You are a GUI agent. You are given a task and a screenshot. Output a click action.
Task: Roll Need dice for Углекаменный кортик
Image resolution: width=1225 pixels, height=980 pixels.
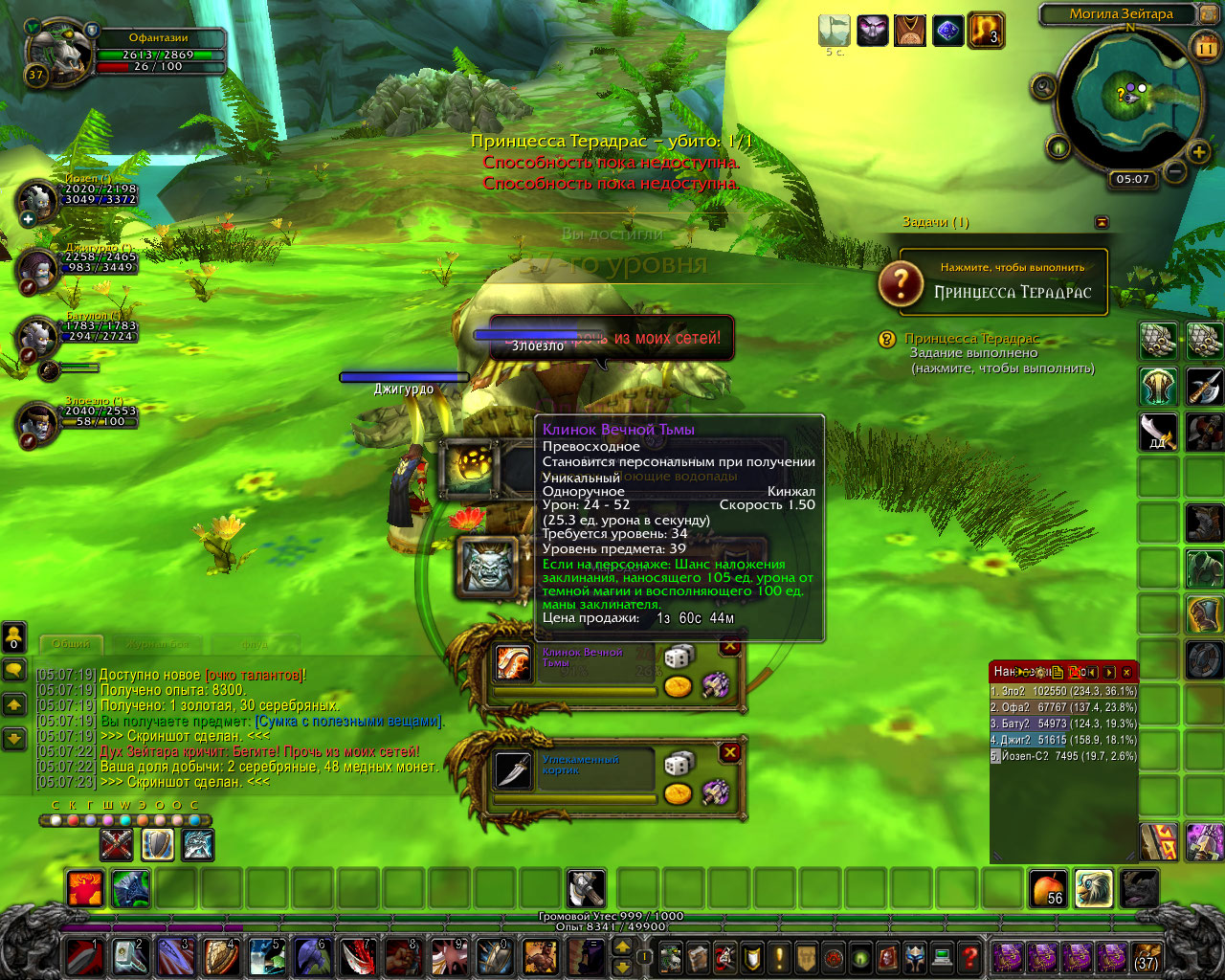click(x=679, y=765)
